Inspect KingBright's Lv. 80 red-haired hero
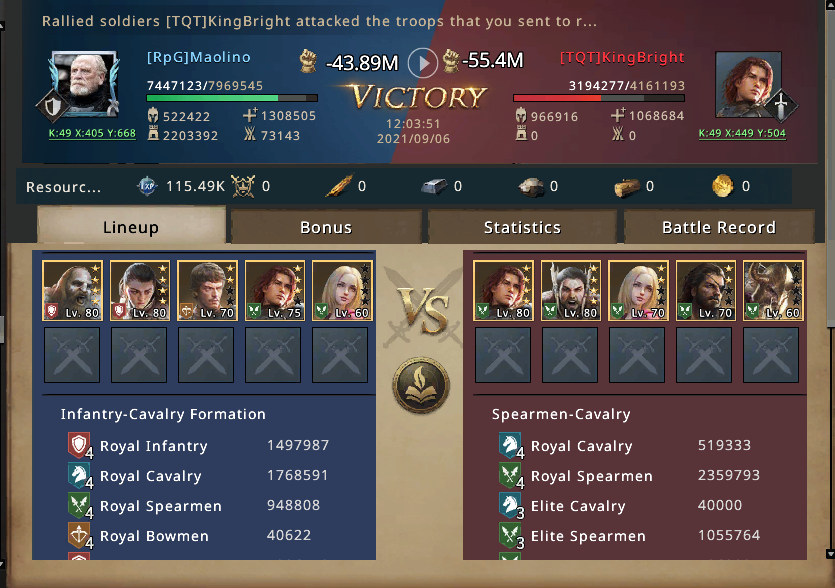 (x=503, y=291)
